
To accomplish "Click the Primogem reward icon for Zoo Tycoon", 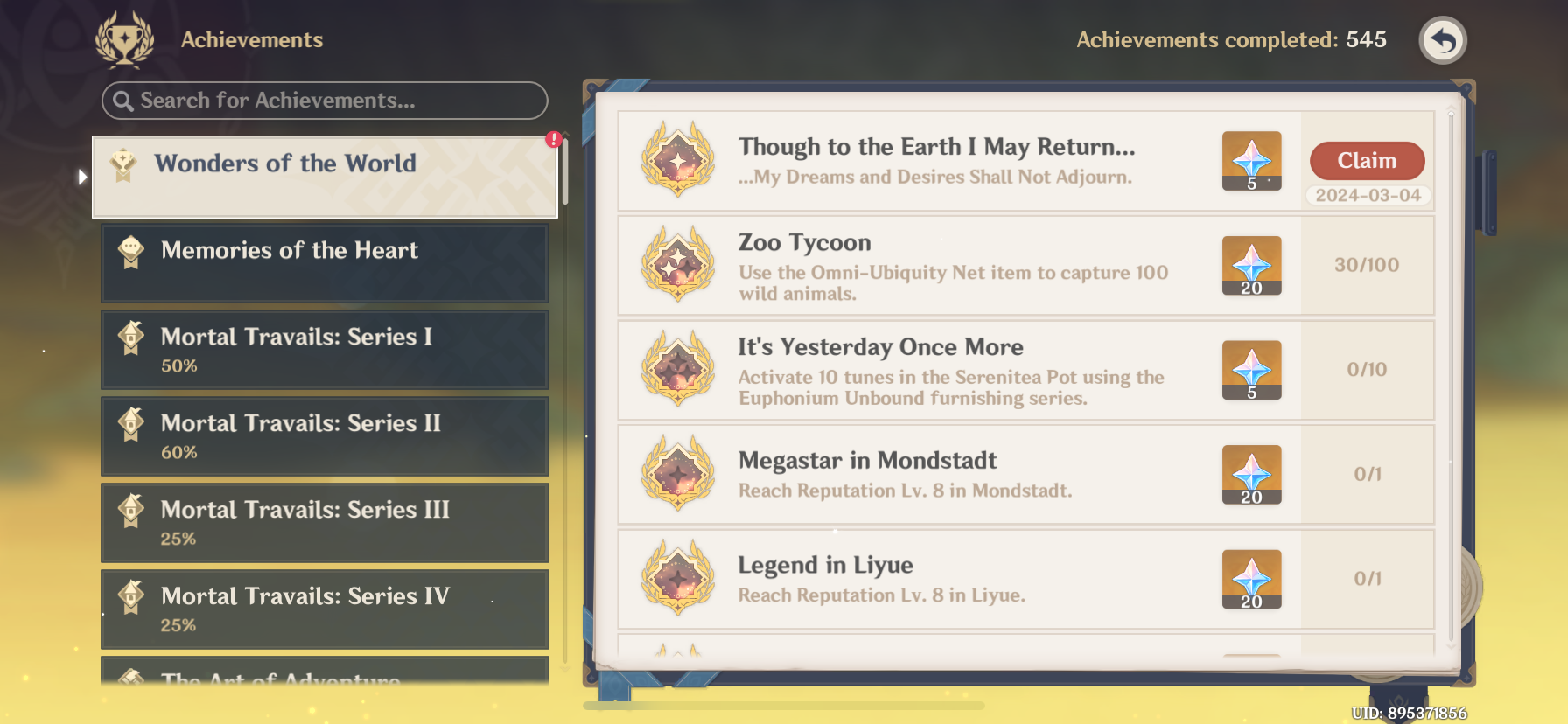I will pos(1250,265).
